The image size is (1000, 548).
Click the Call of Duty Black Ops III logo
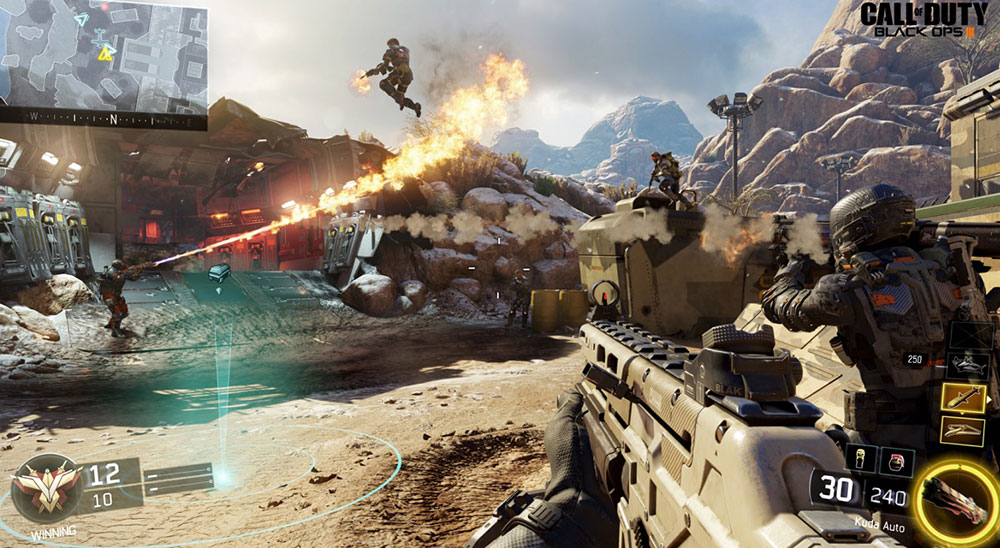(924, 19)
